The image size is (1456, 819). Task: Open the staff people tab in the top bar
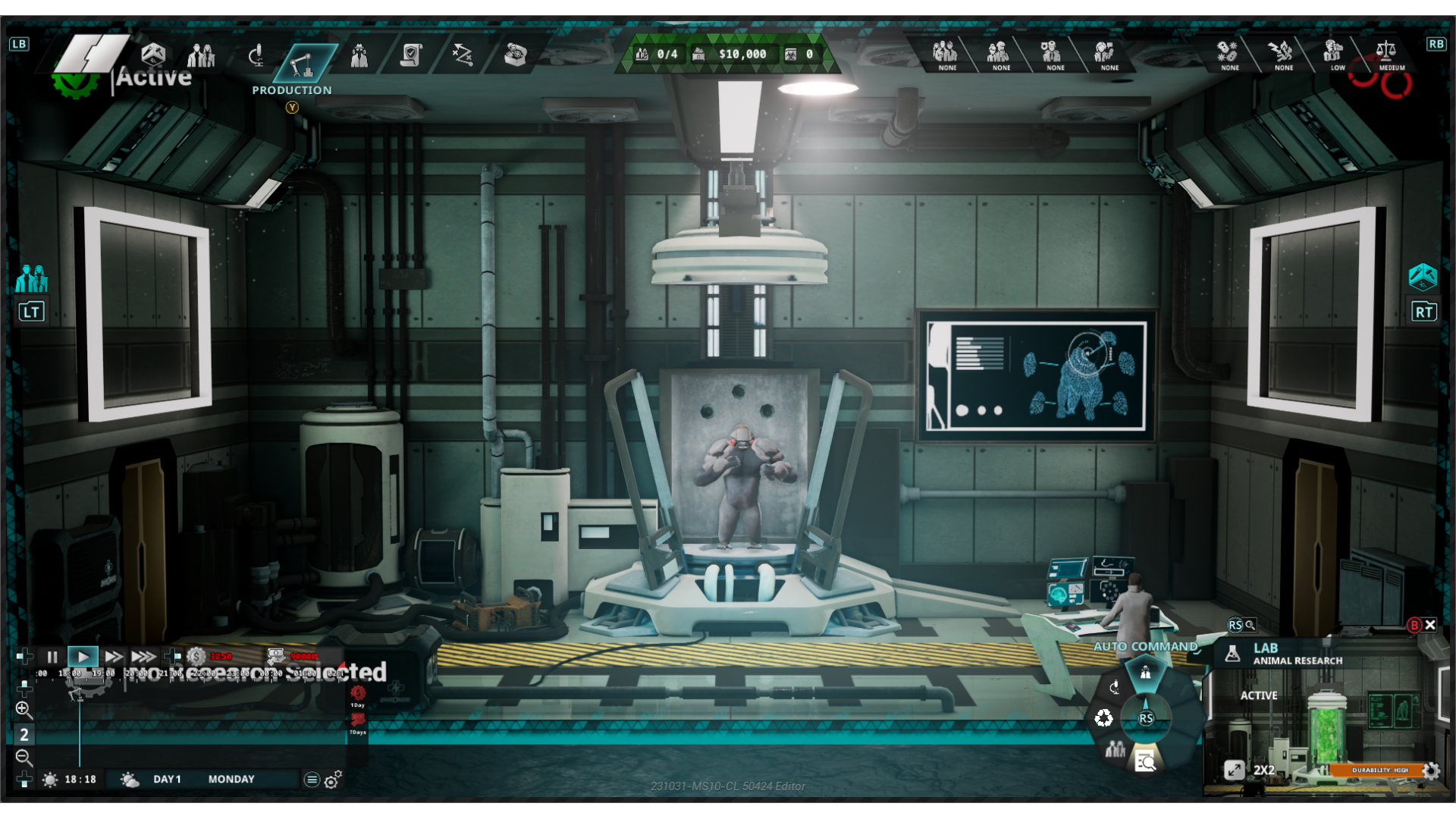(201, 55)
